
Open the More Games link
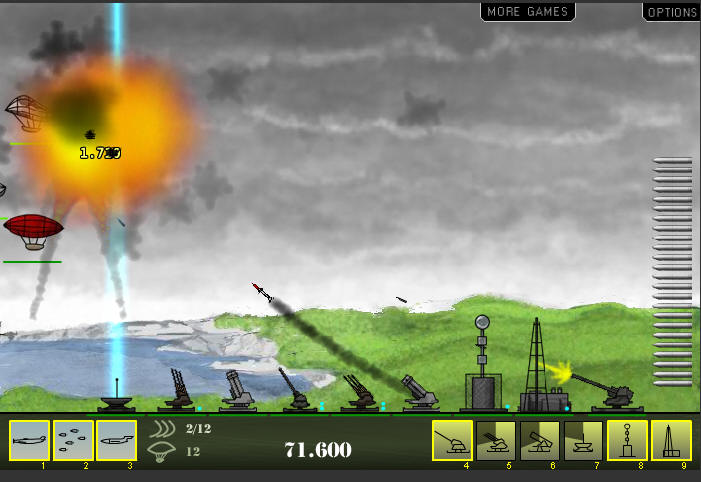click(527, 12)
